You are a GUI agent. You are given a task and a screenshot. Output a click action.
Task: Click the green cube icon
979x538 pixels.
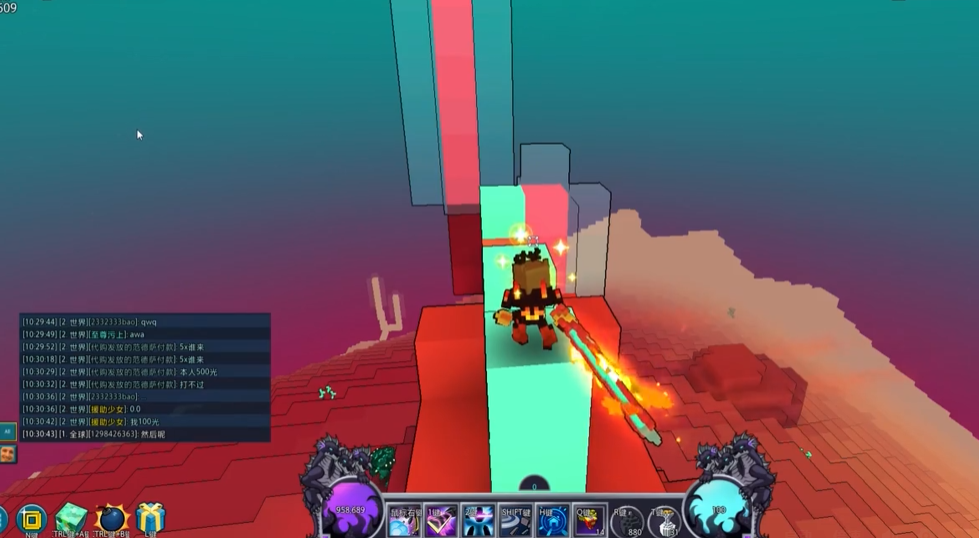(71, 519)
